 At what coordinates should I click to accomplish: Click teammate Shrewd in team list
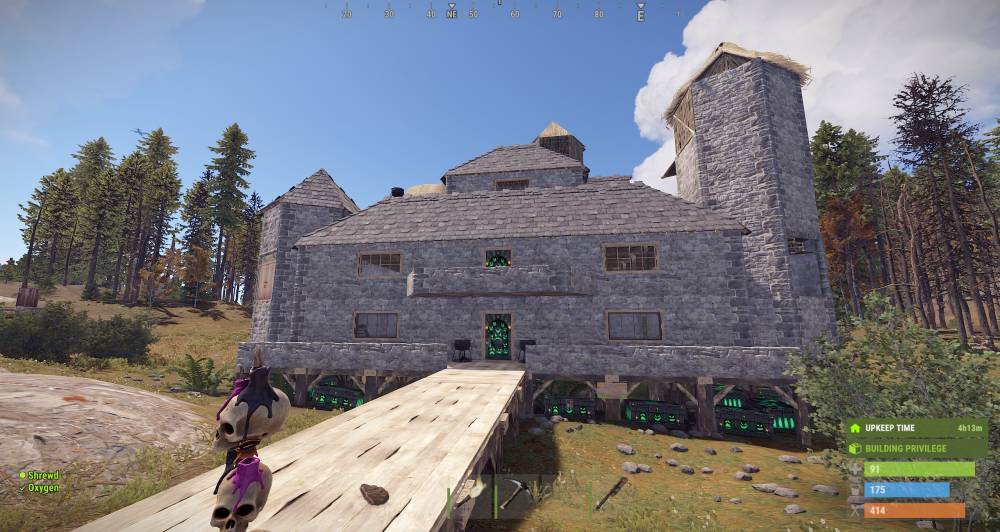pos(43,476)
